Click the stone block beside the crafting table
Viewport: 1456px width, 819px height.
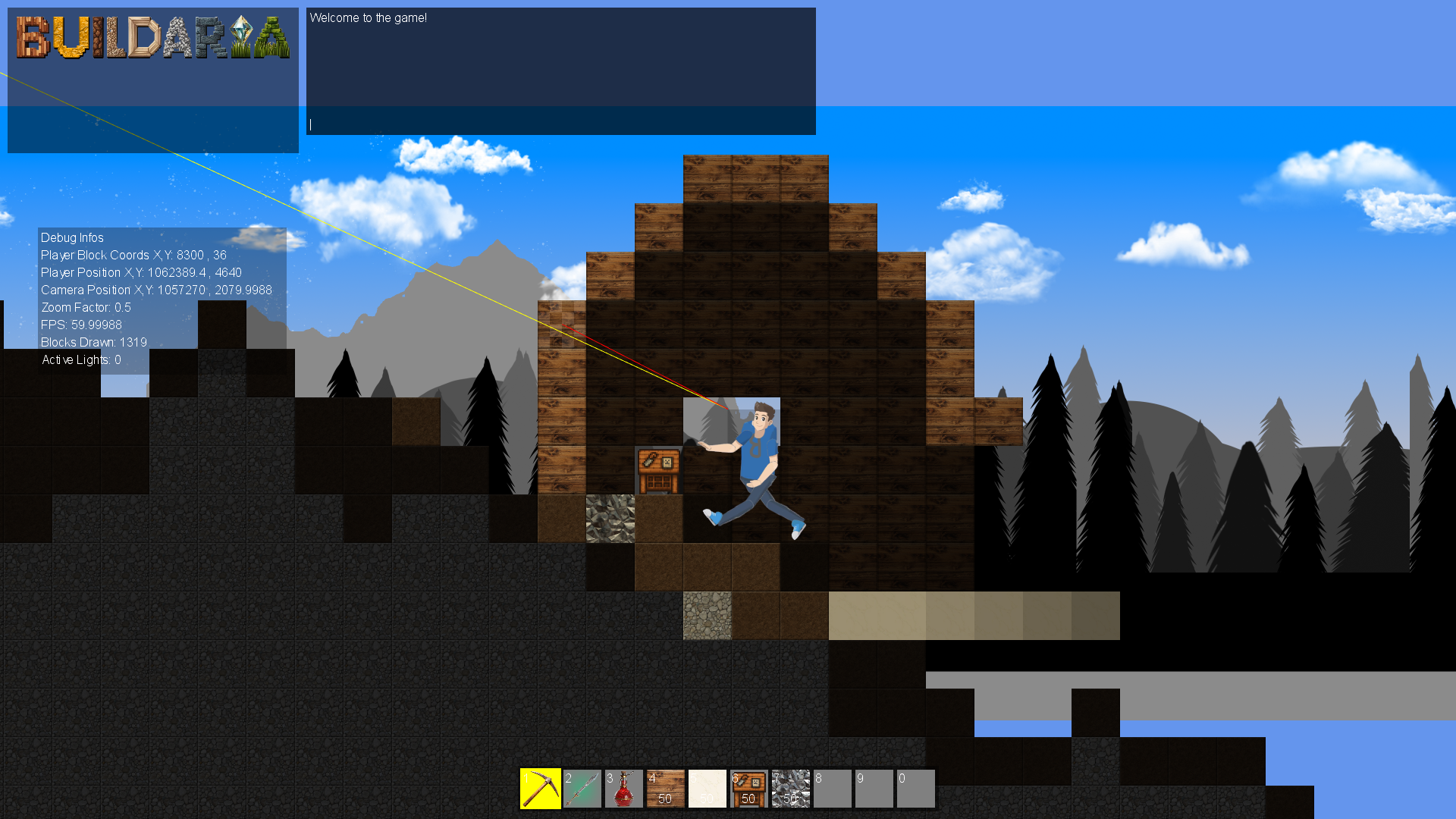[610, 519]
